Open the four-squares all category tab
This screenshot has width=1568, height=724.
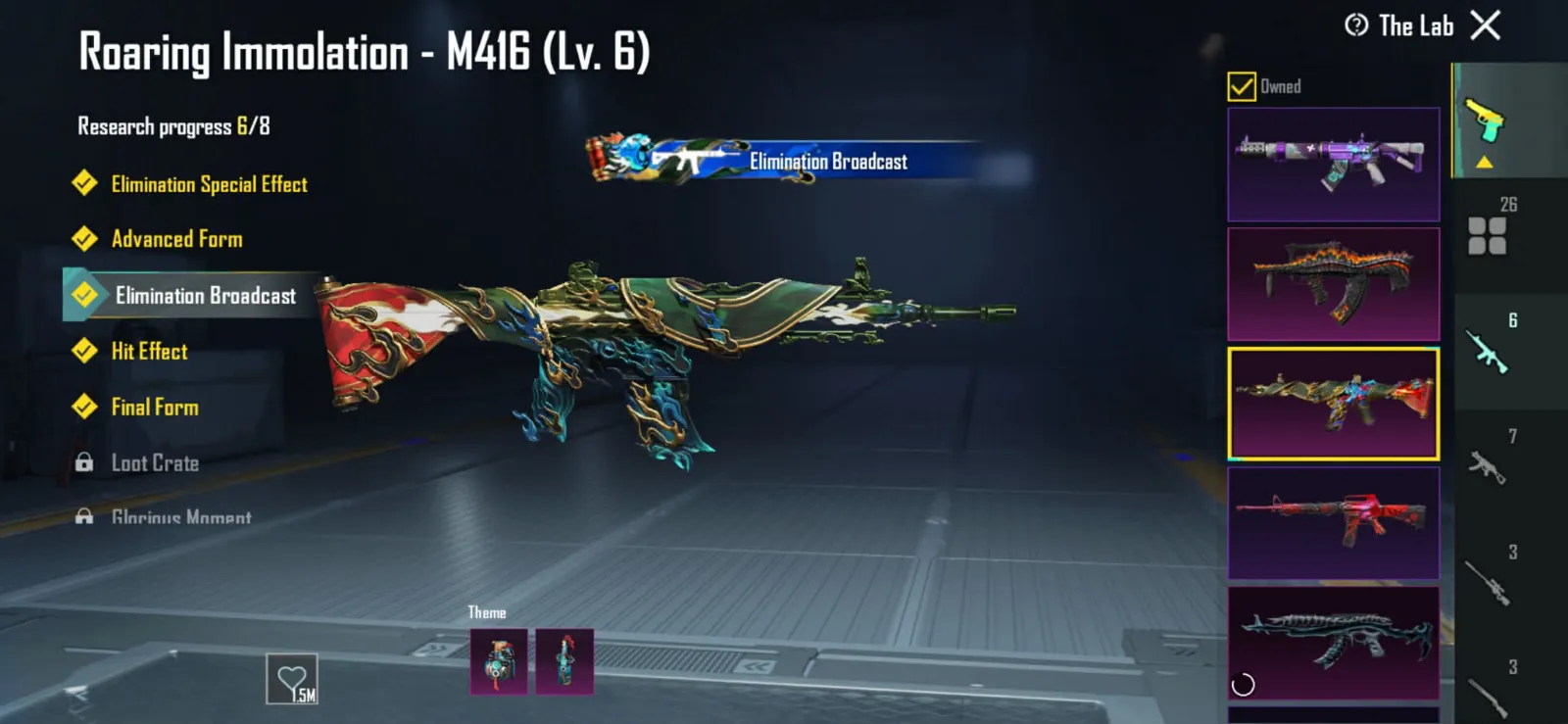[1488, 235]
